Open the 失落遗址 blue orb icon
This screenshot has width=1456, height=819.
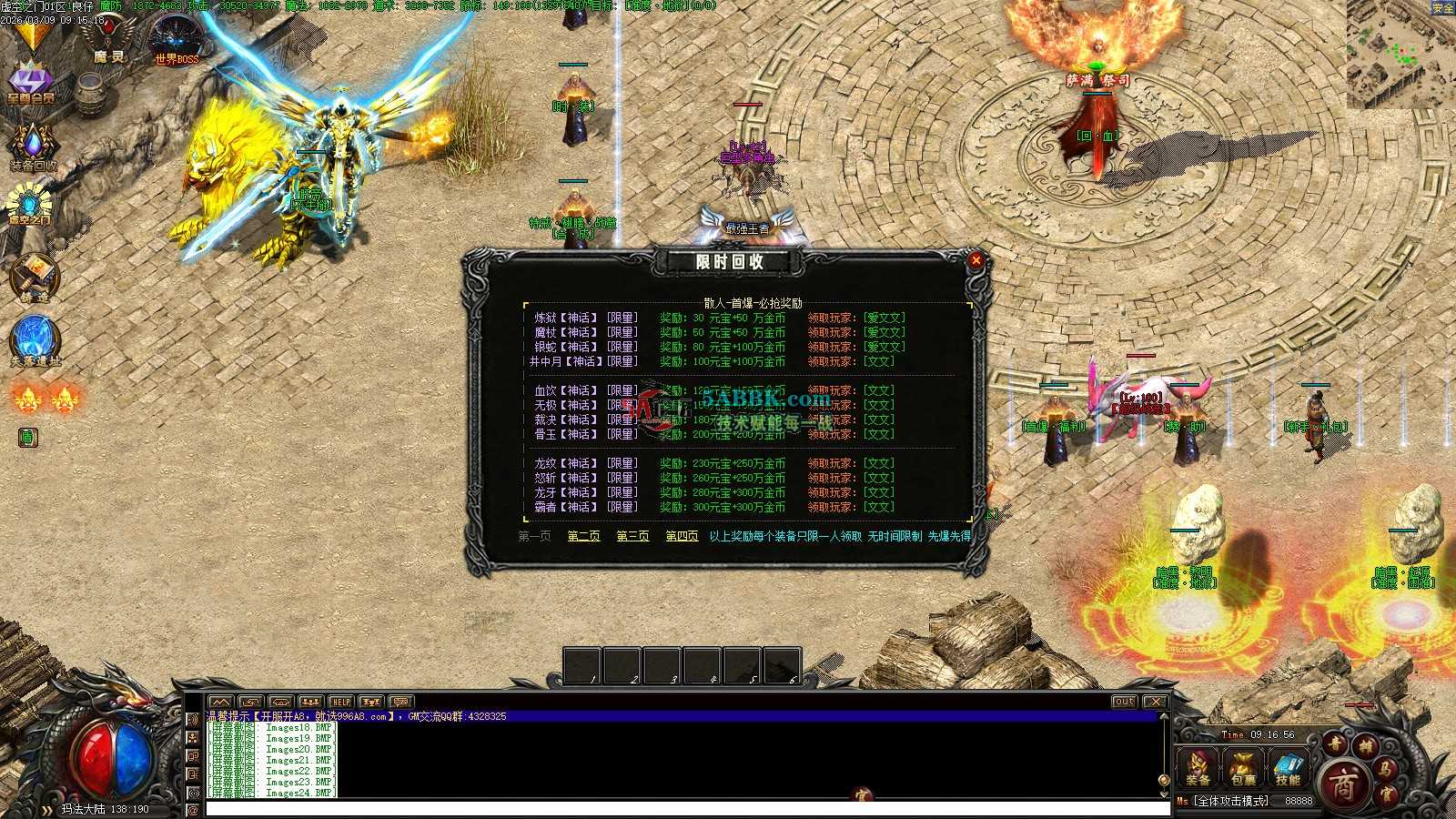click(35, 339)
